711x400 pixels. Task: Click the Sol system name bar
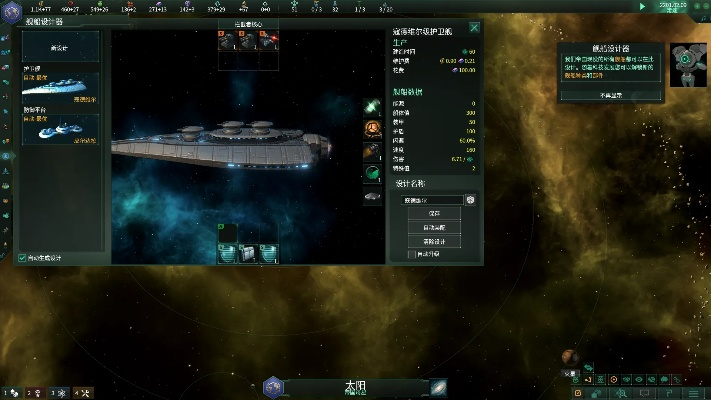click(x=355, y=386)
